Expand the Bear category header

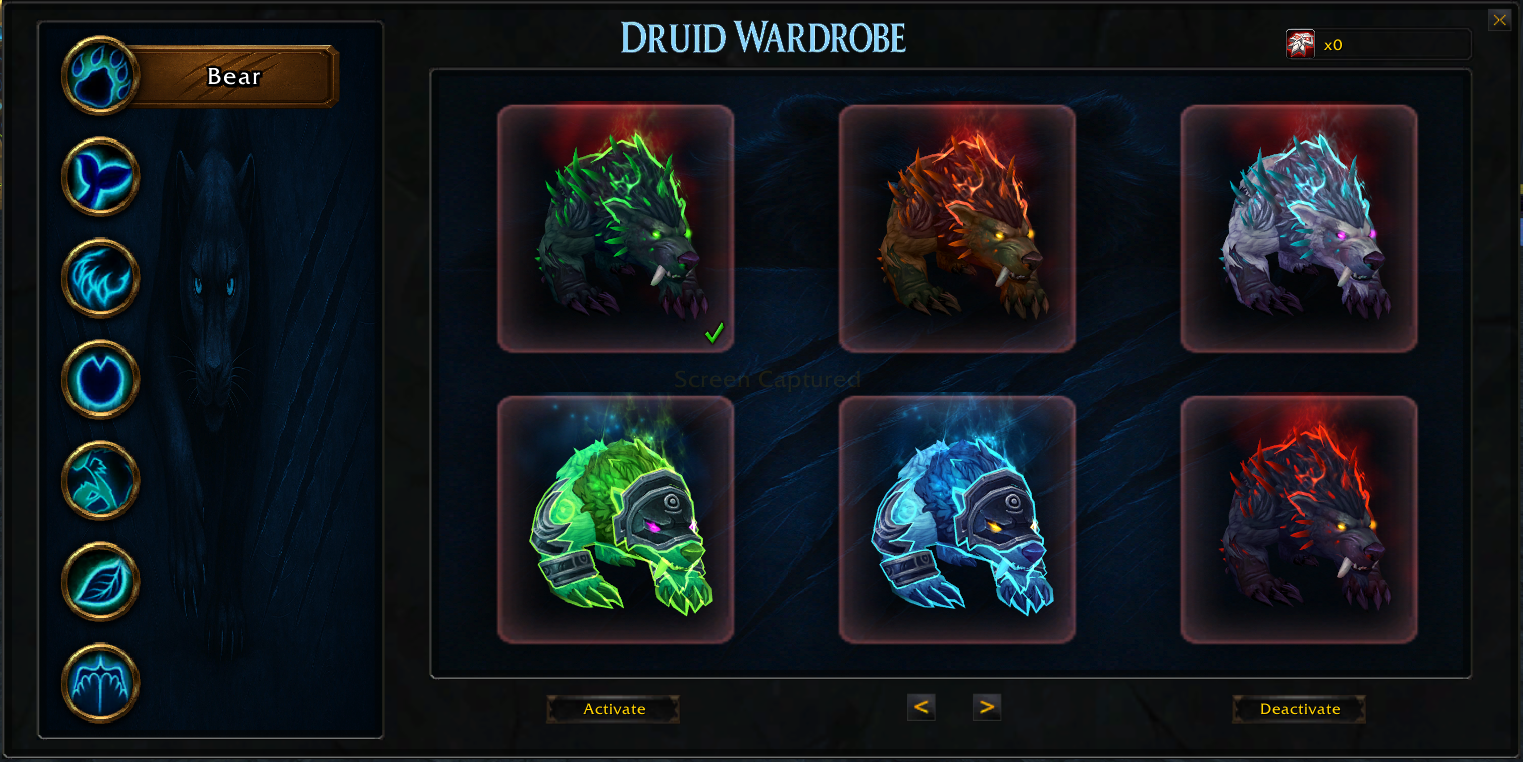233,75
